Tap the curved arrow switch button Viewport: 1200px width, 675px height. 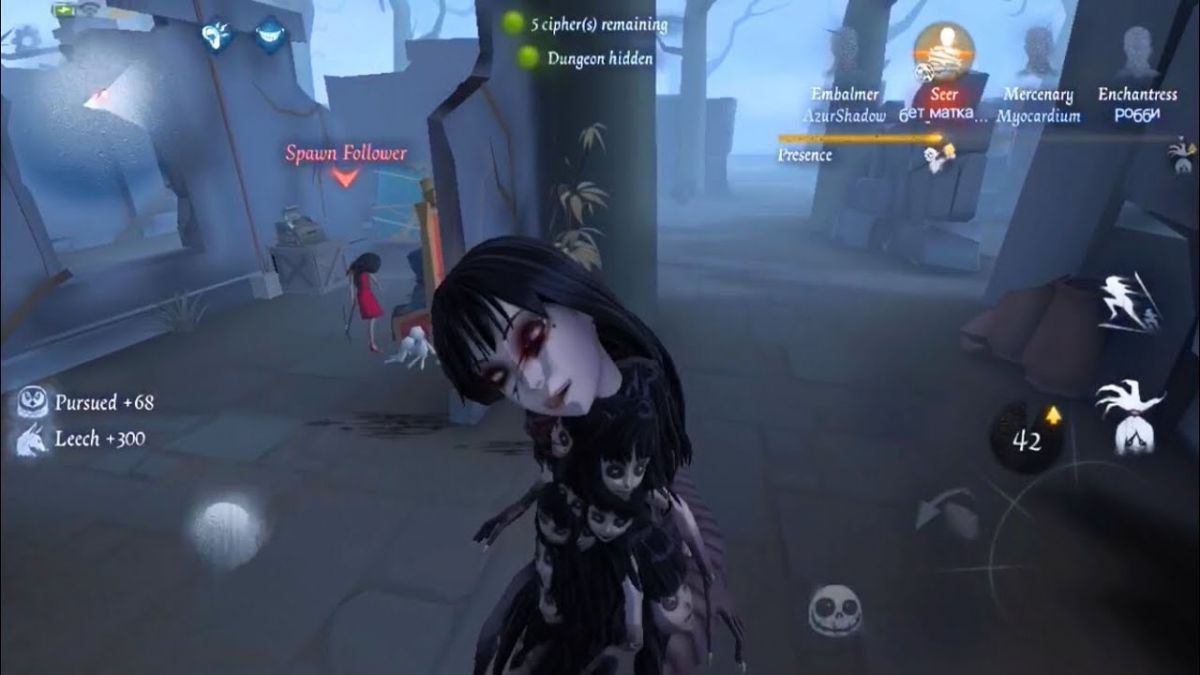(x=945, y=512)
